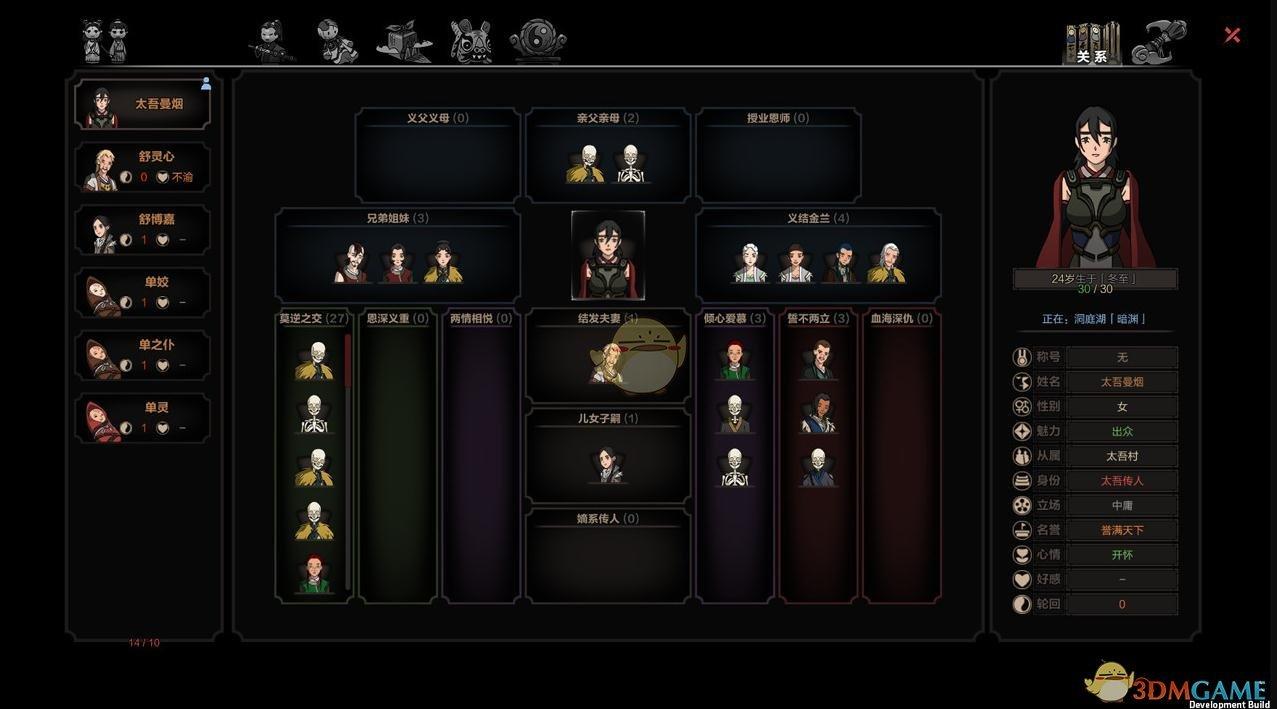Choose 舒灵心 from the character list

143,167
